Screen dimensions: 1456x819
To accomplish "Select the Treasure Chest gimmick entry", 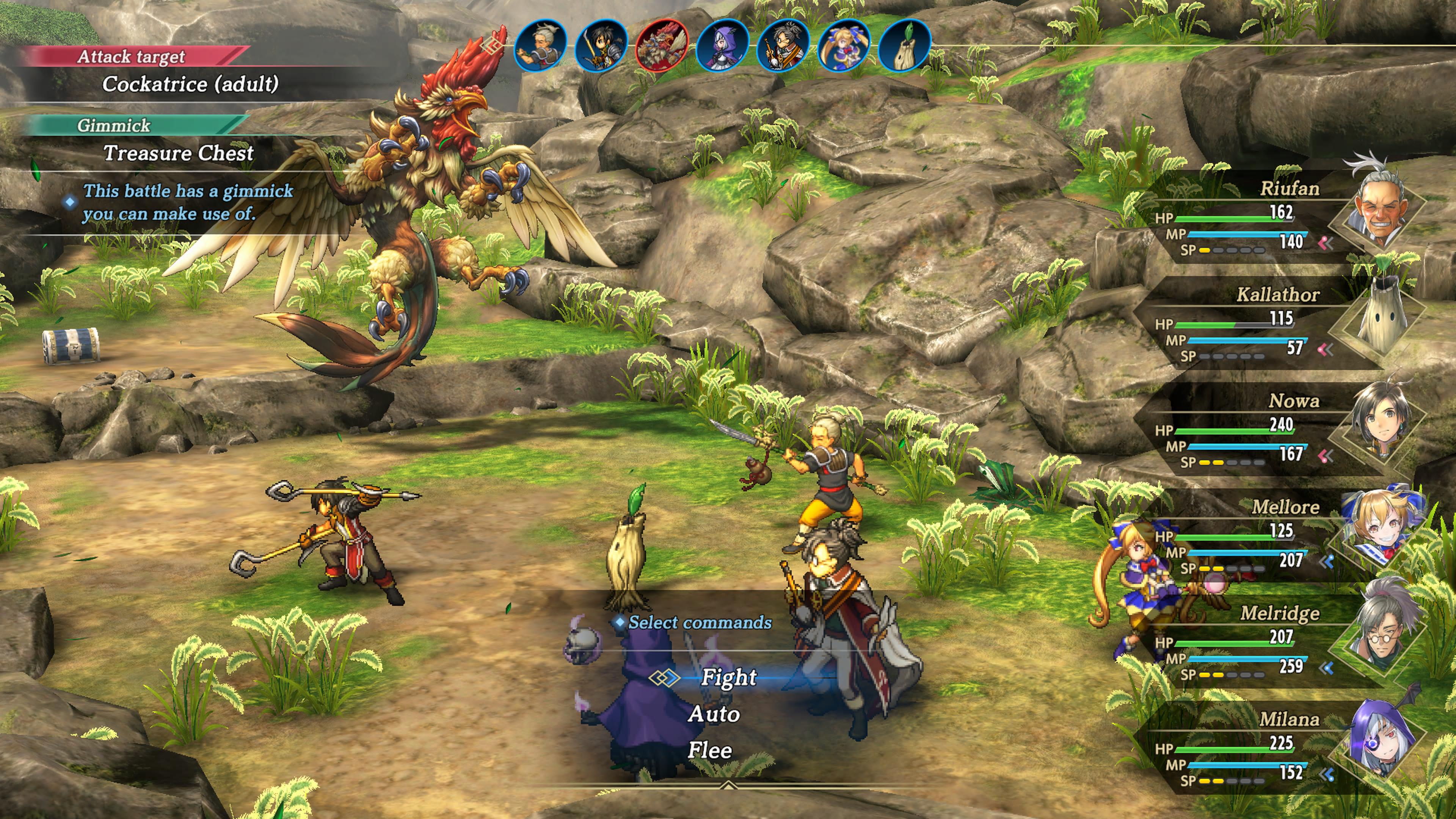I will click(x=178, y=153).
